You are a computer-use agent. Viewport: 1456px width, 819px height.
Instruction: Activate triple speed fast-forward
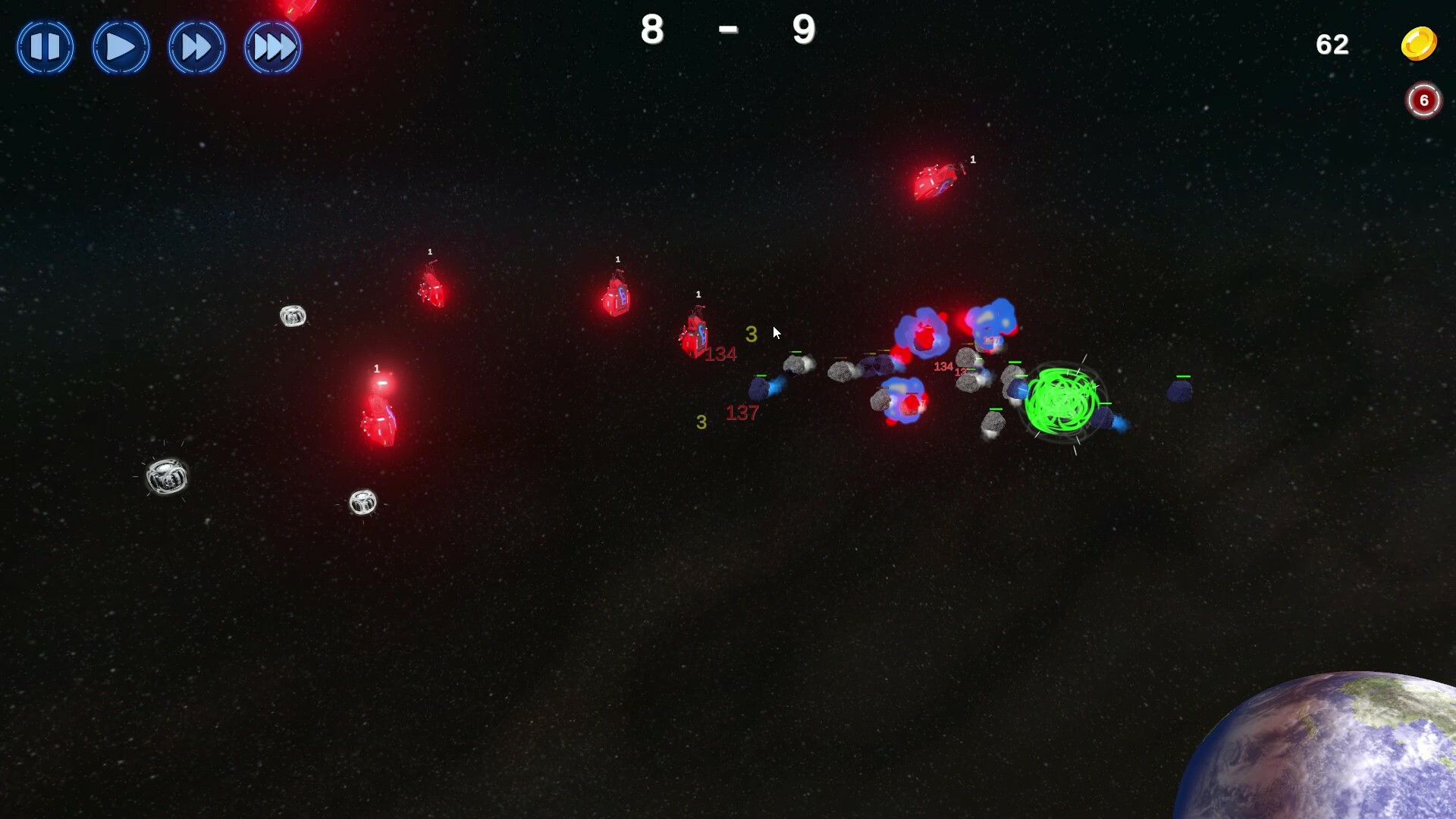click(x=273, y=47)
